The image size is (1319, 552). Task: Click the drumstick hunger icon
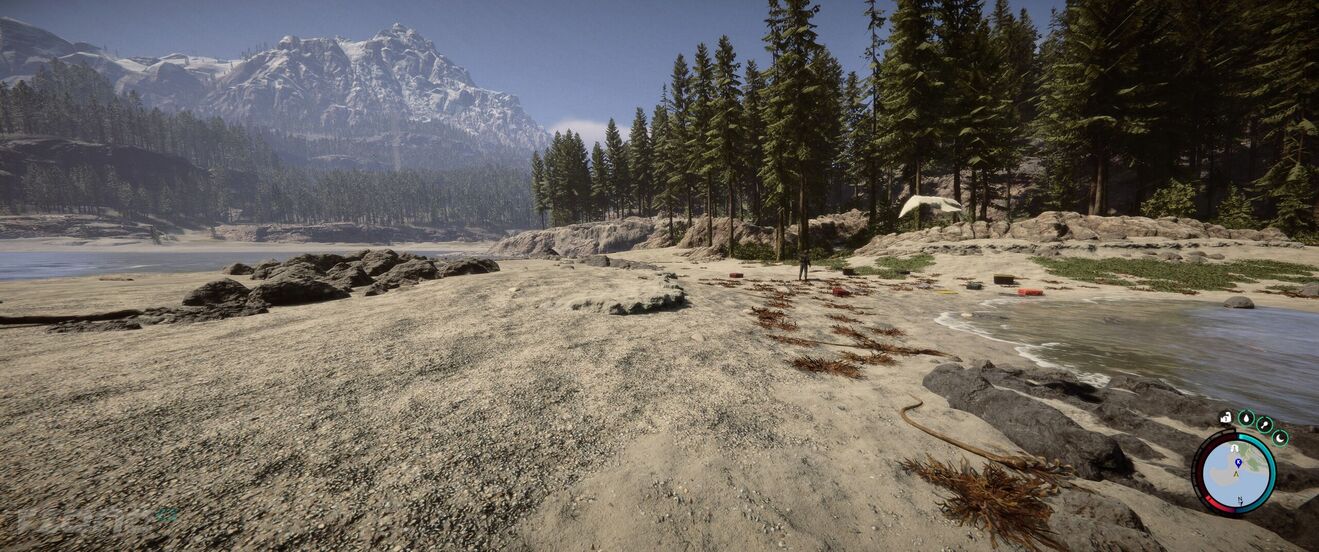[1264, 424]
